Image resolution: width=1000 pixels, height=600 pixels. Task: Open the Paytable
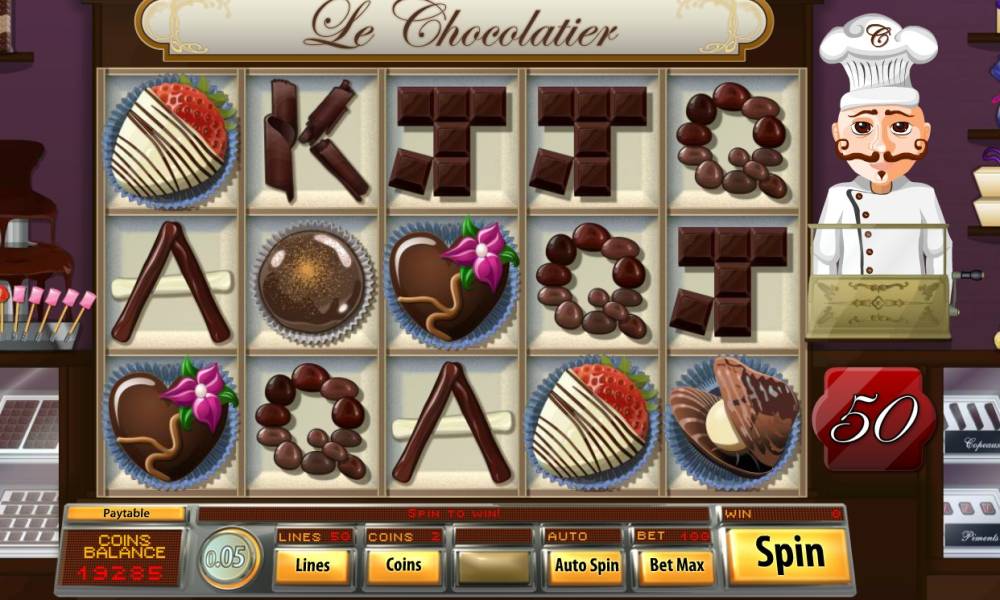[125, 514]
